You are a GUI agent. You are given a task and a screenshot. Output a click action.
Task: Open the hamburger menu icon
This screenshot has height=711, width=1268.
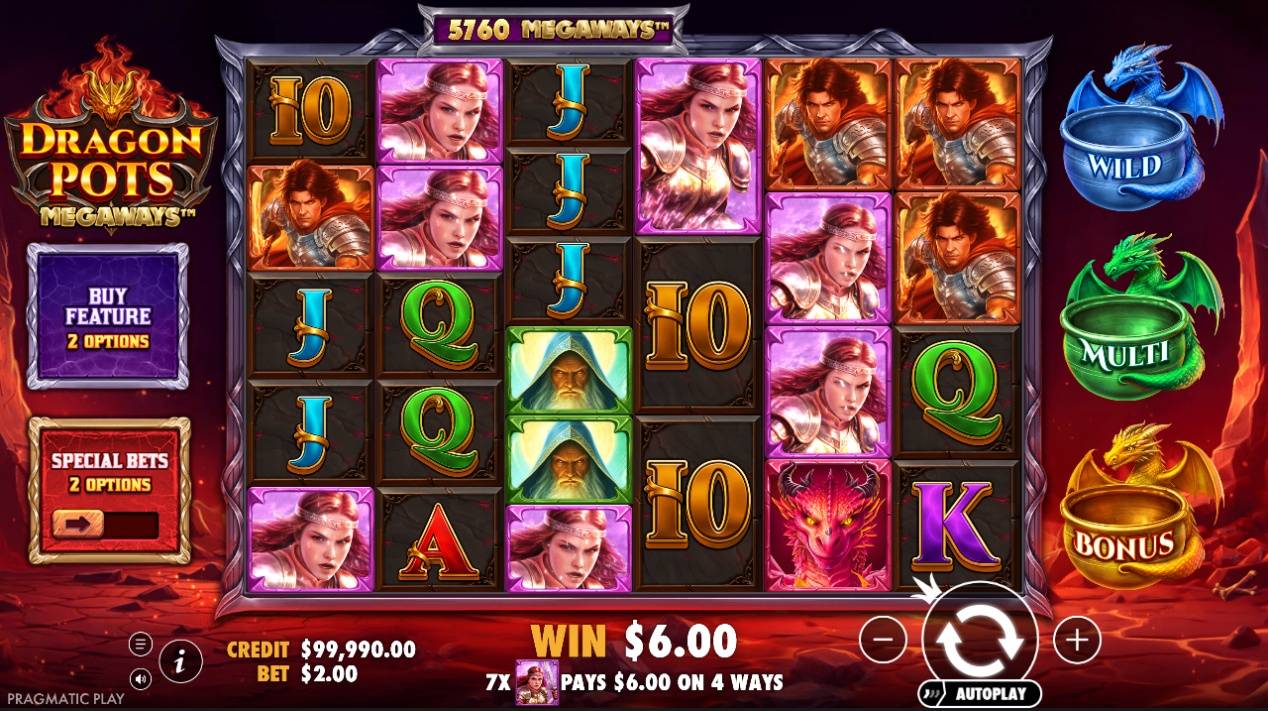[141, 643]
